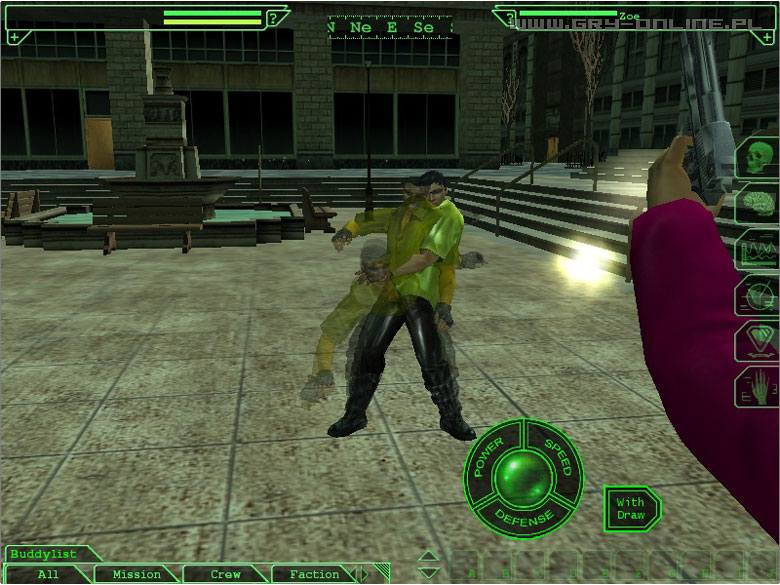The image size is (780, 585).
Task: Click the With Draw button
Action: pyautogui.click(x=631, y=509)
